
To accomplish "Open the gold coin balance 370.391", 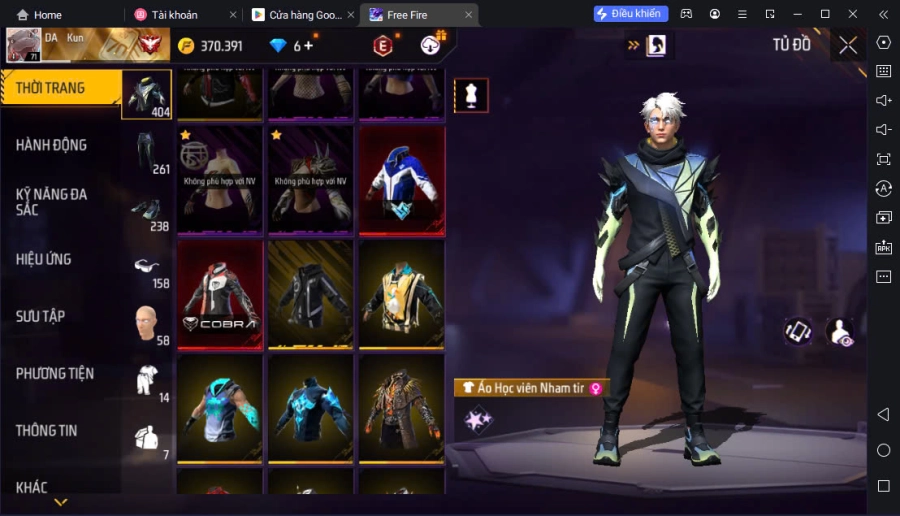I will (211, 46).
